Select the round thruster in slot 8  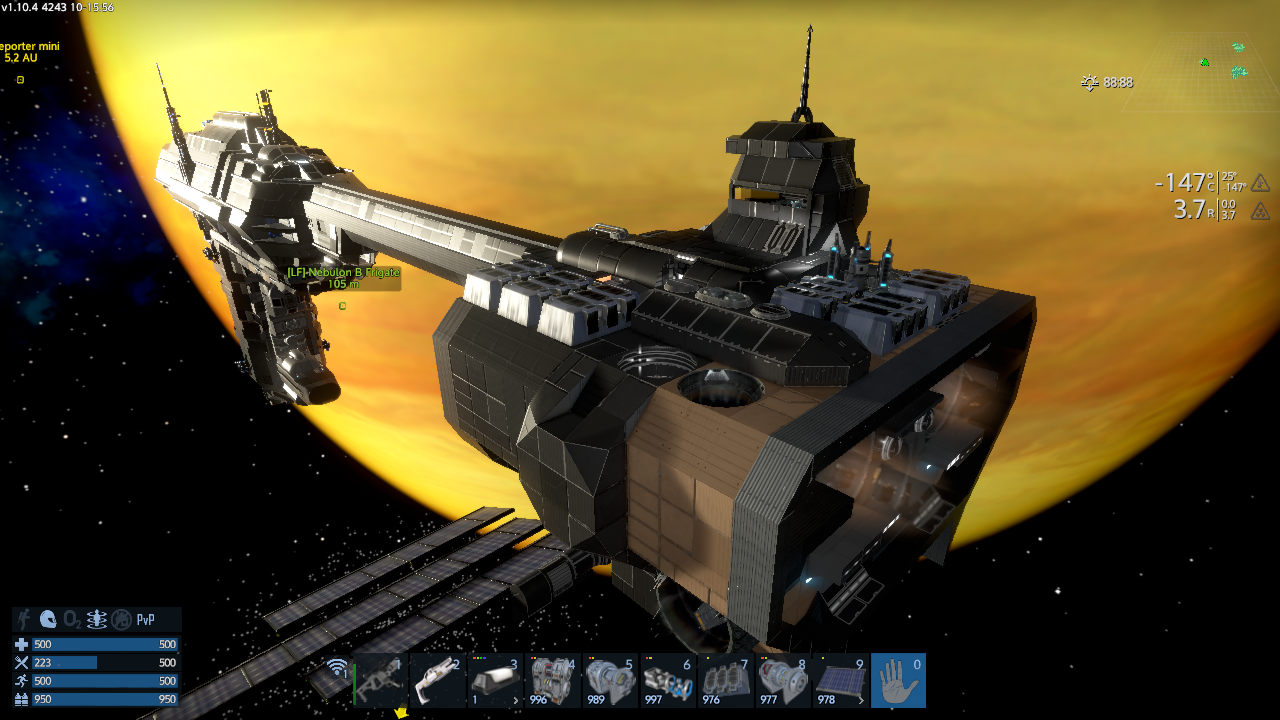click(783, 681)
